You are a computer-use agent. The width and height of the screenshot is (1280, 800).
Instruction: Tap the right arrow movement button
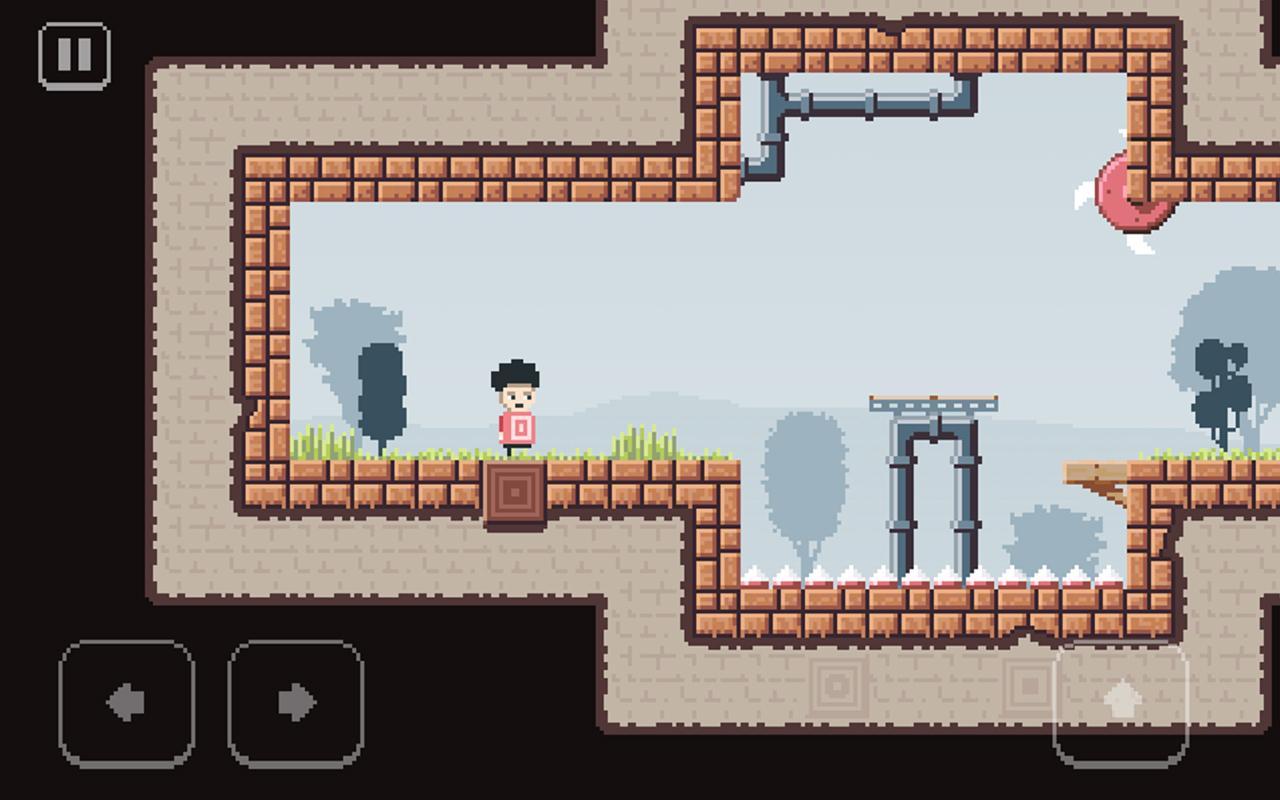click(296, 703)
